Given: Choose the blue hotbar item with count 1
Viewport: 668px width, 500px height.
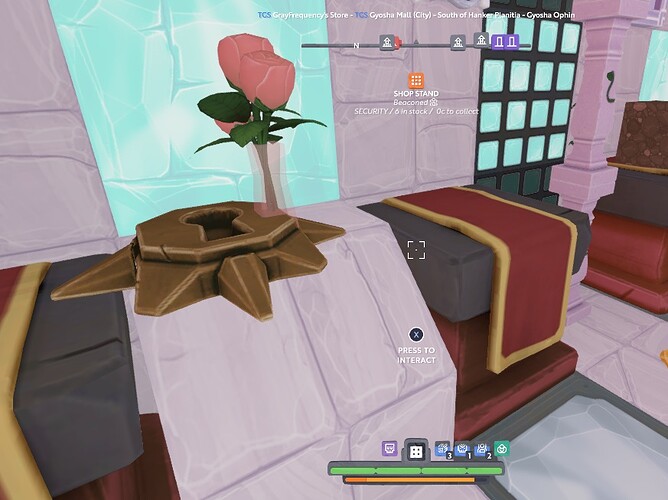Looking at the screenshot, I should (x=461, y=450).
